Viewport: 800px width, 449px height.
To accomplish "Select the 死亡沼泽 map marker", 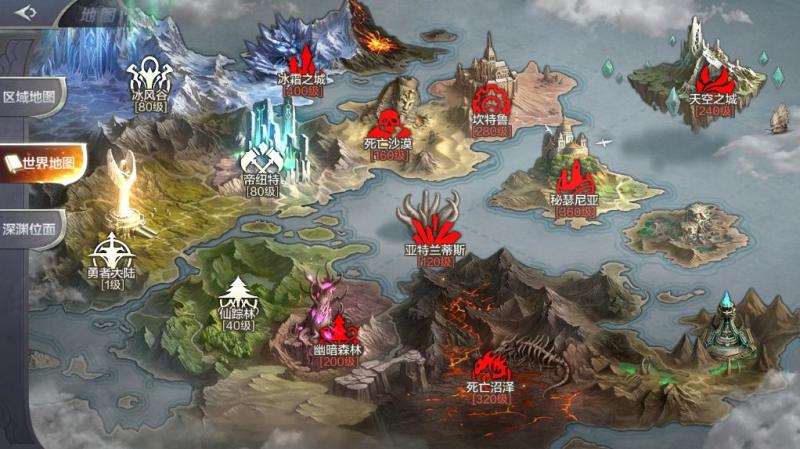I will 489,368.
